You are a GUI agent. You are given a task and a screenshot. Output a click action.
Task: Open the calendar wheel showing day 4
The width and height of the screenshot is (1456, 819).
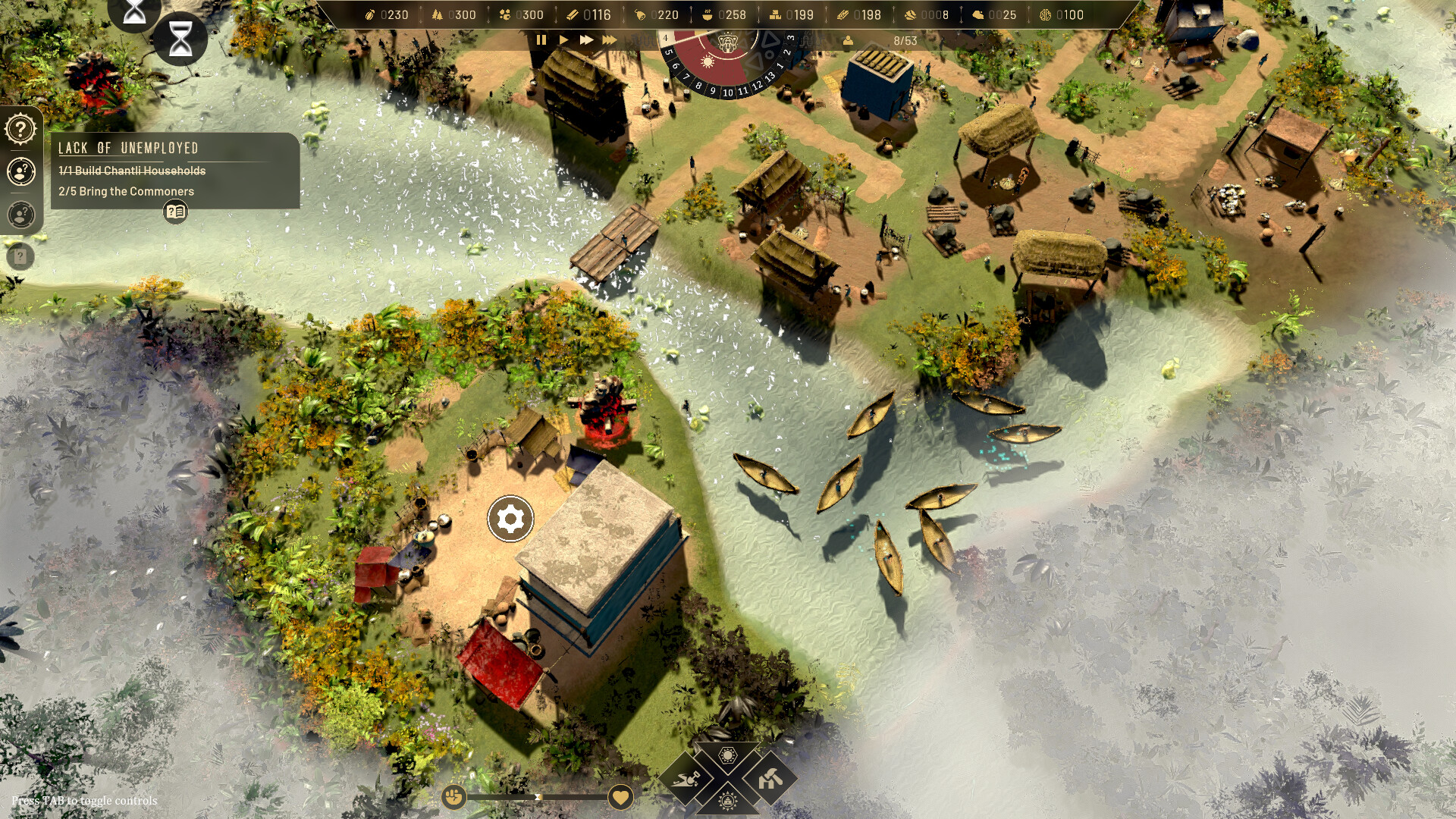click(726, 45)
